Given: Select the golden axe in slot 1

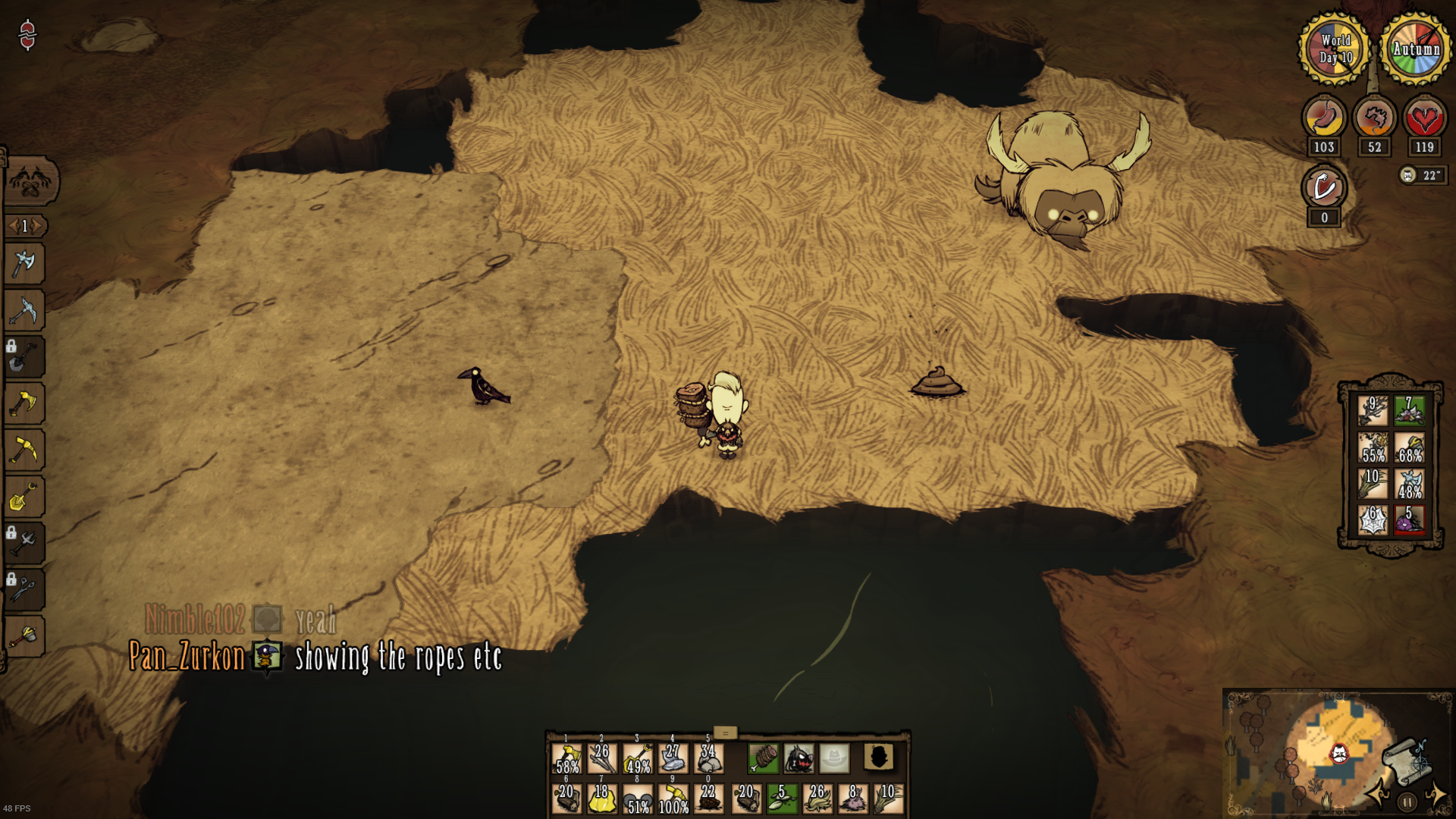Looking at the screenshot, I should [x=566, y=758].
